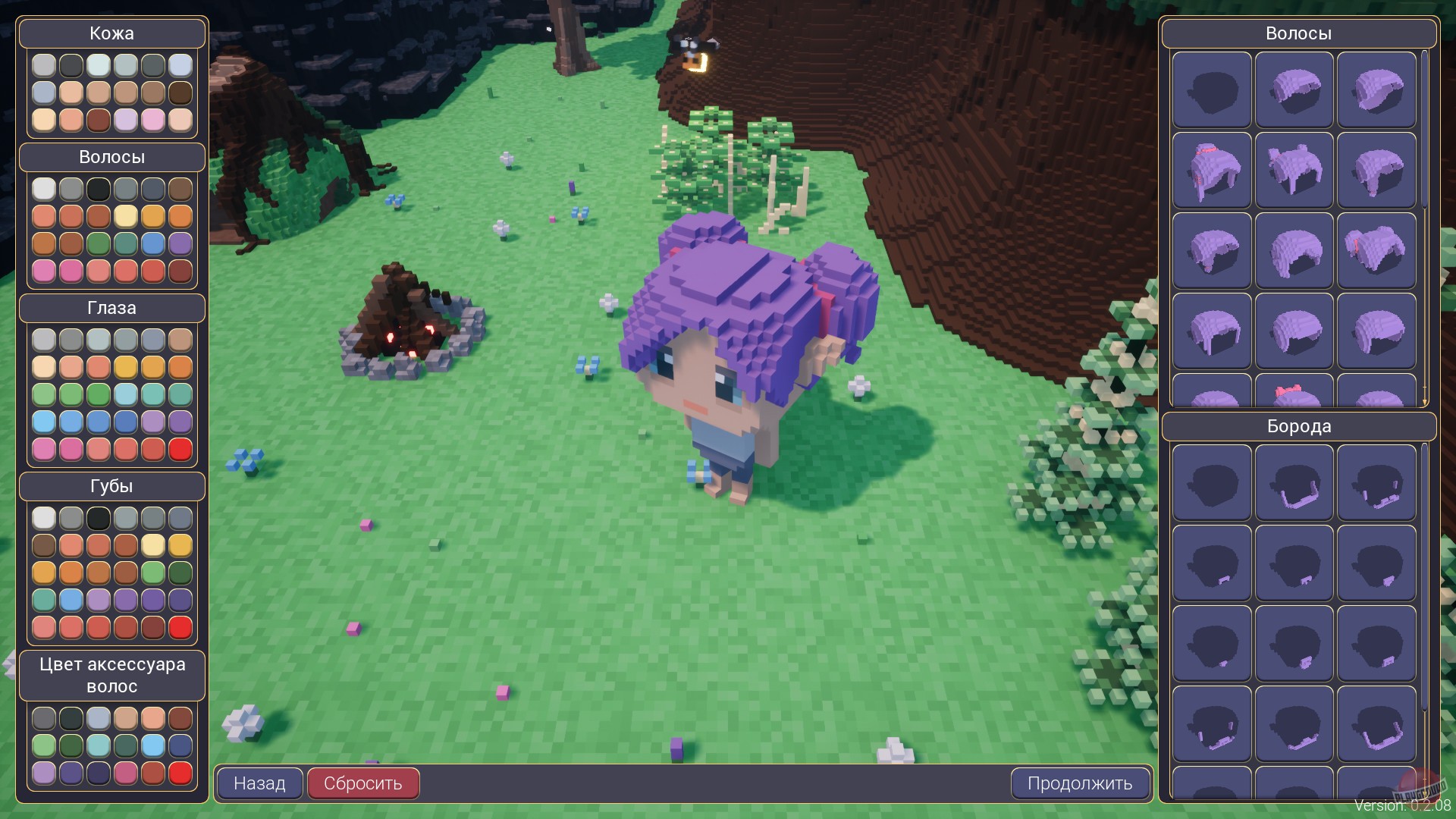Pick the red eye color swatch
The height and width of the screenshot is (819, 1456).
(x=180, y=449)
